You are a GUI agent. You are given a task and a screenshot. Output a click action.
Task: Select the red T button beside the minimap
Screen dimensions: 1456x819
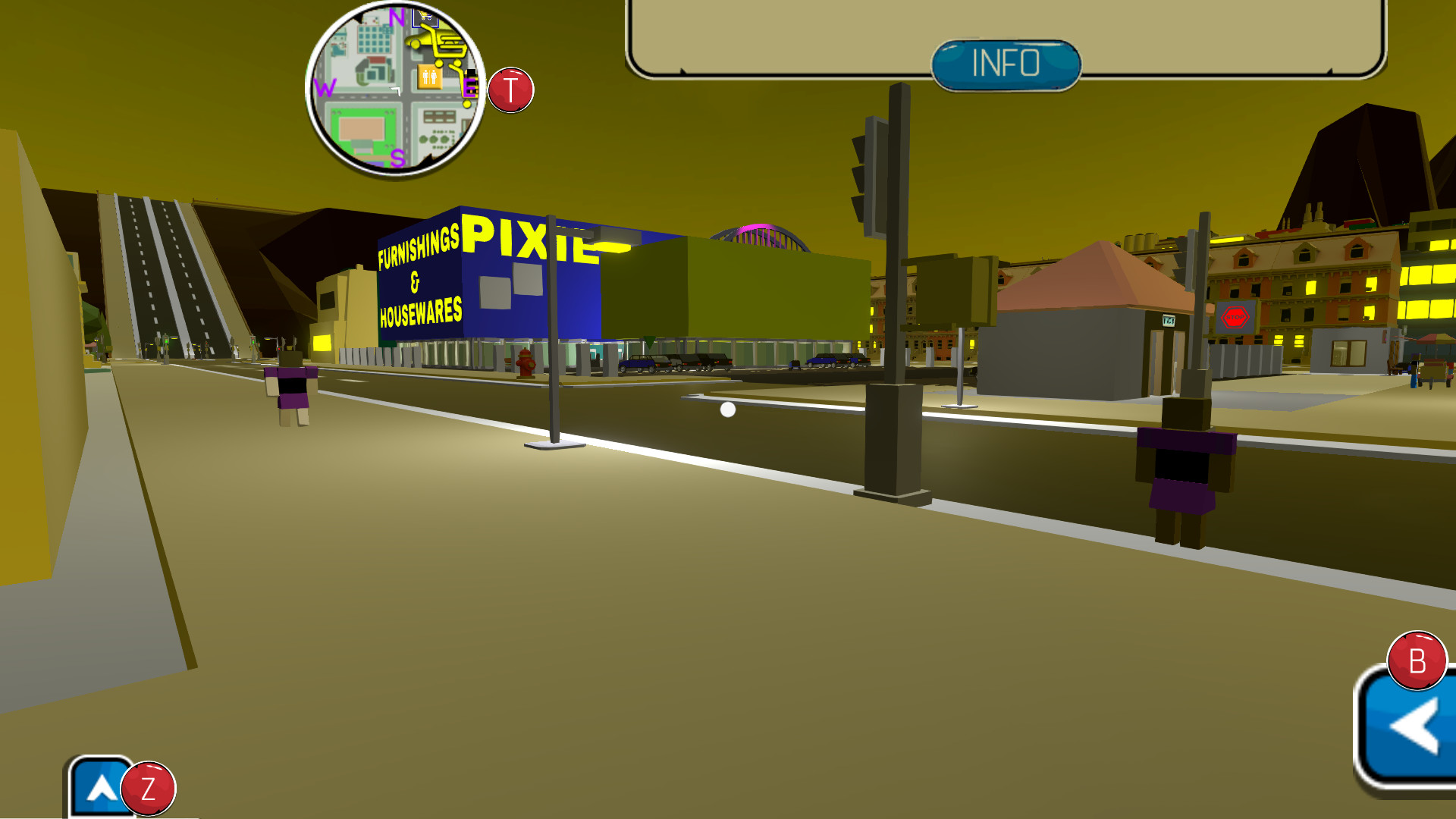pos(510,89)
